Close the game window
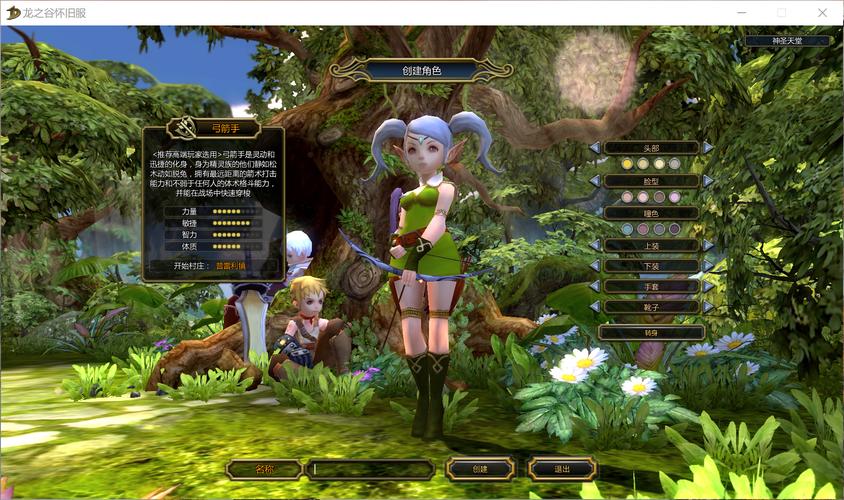This screenshot has width=844, height=500. [x=821, y=12]
